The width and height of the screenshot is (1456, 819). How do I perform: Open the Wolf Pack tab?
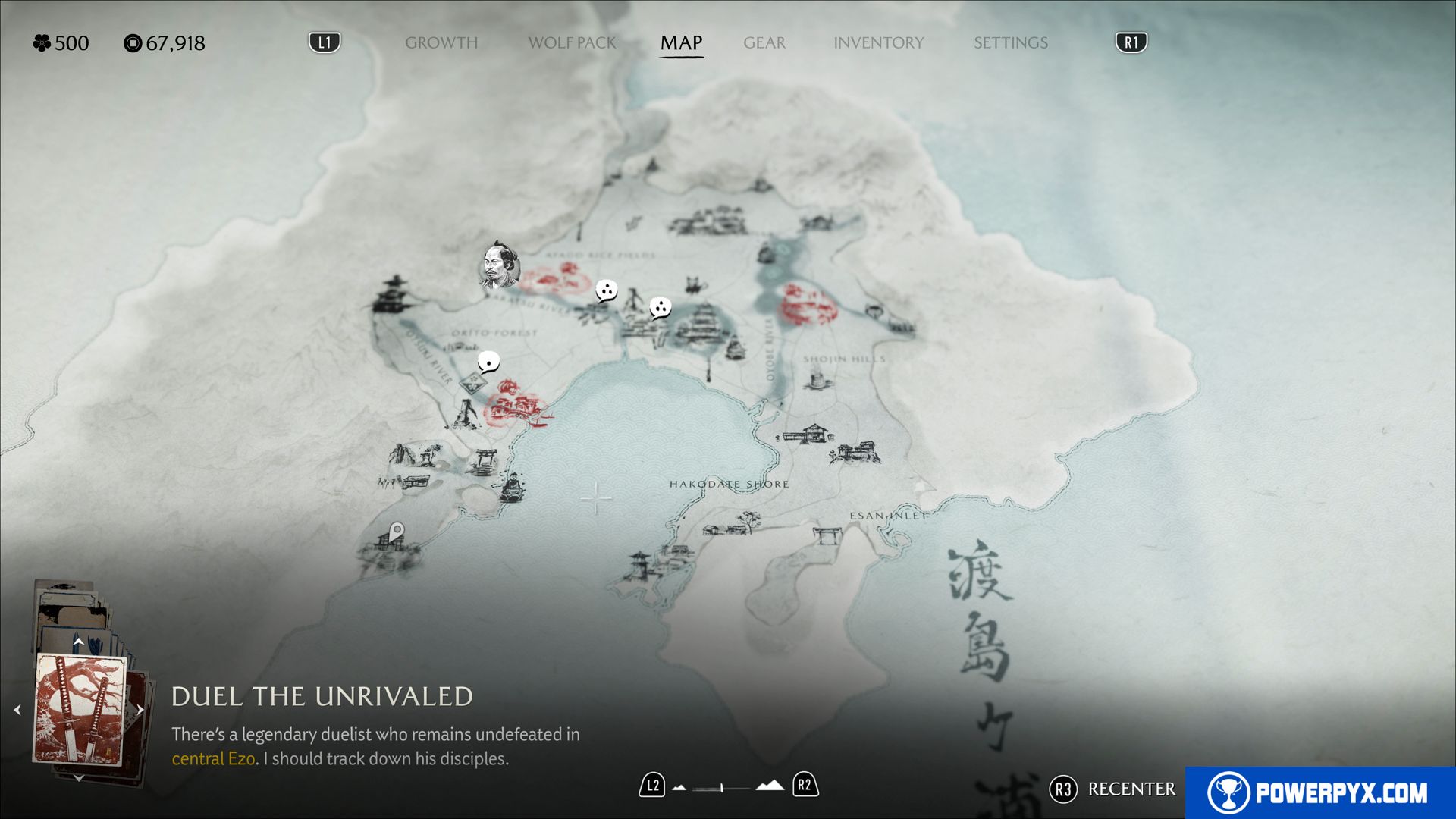(572, 43)
